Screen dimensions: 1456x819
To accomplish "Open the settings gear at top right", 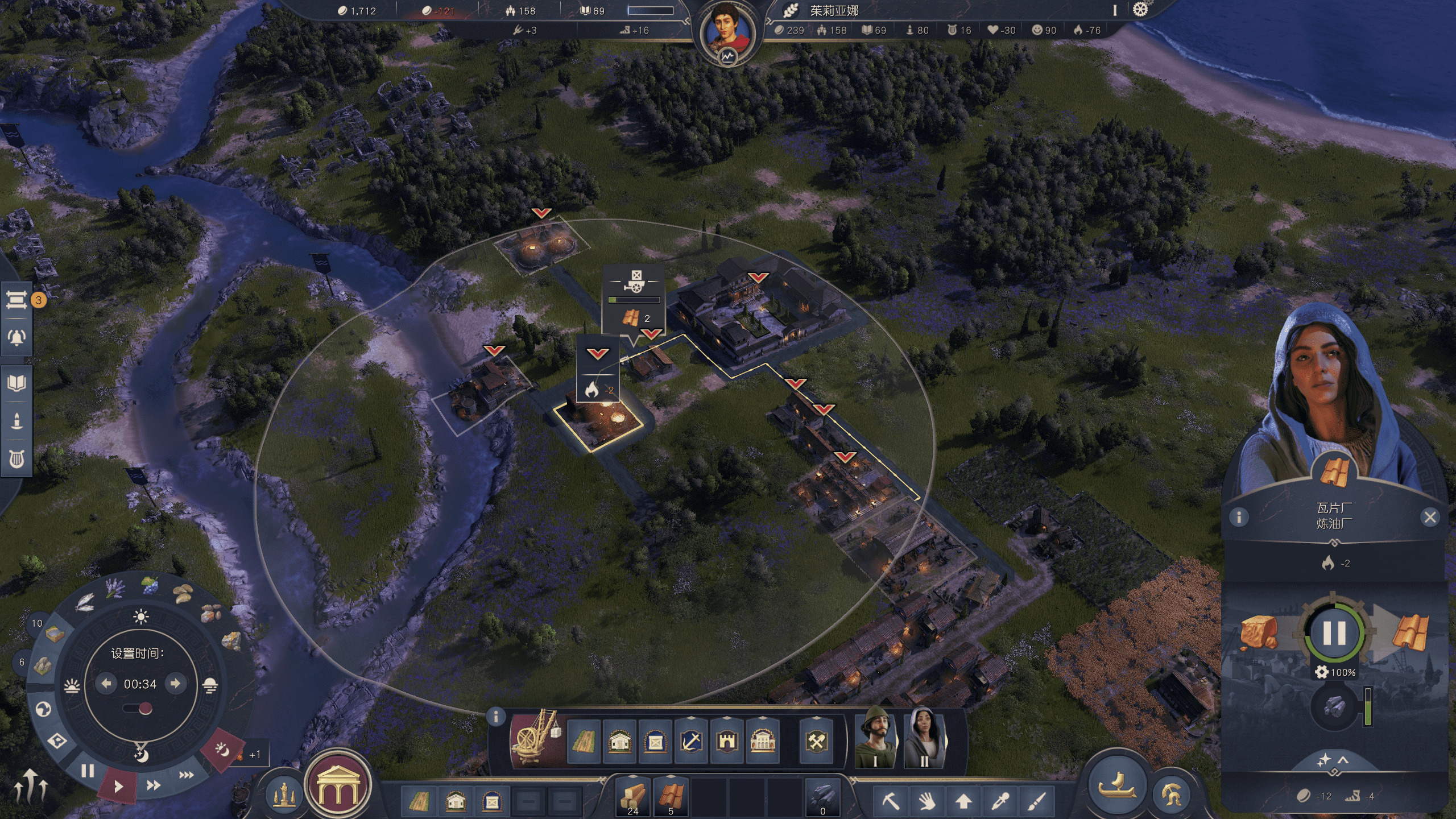I will [x=1140, y=10].
